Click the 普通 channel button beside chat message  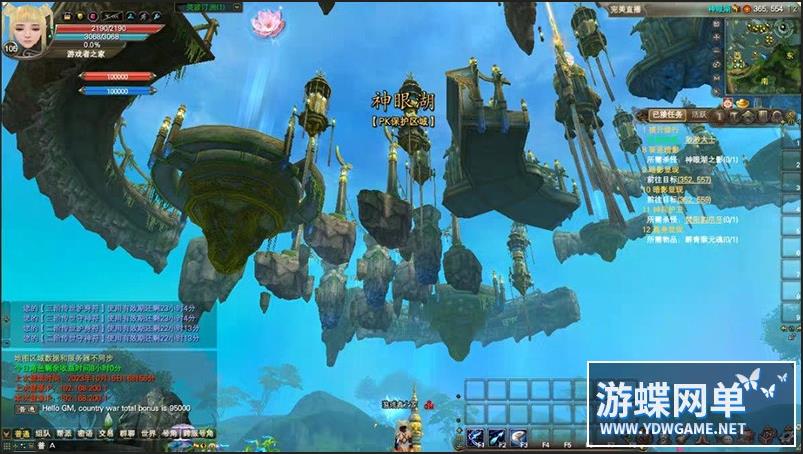(27, 409)
